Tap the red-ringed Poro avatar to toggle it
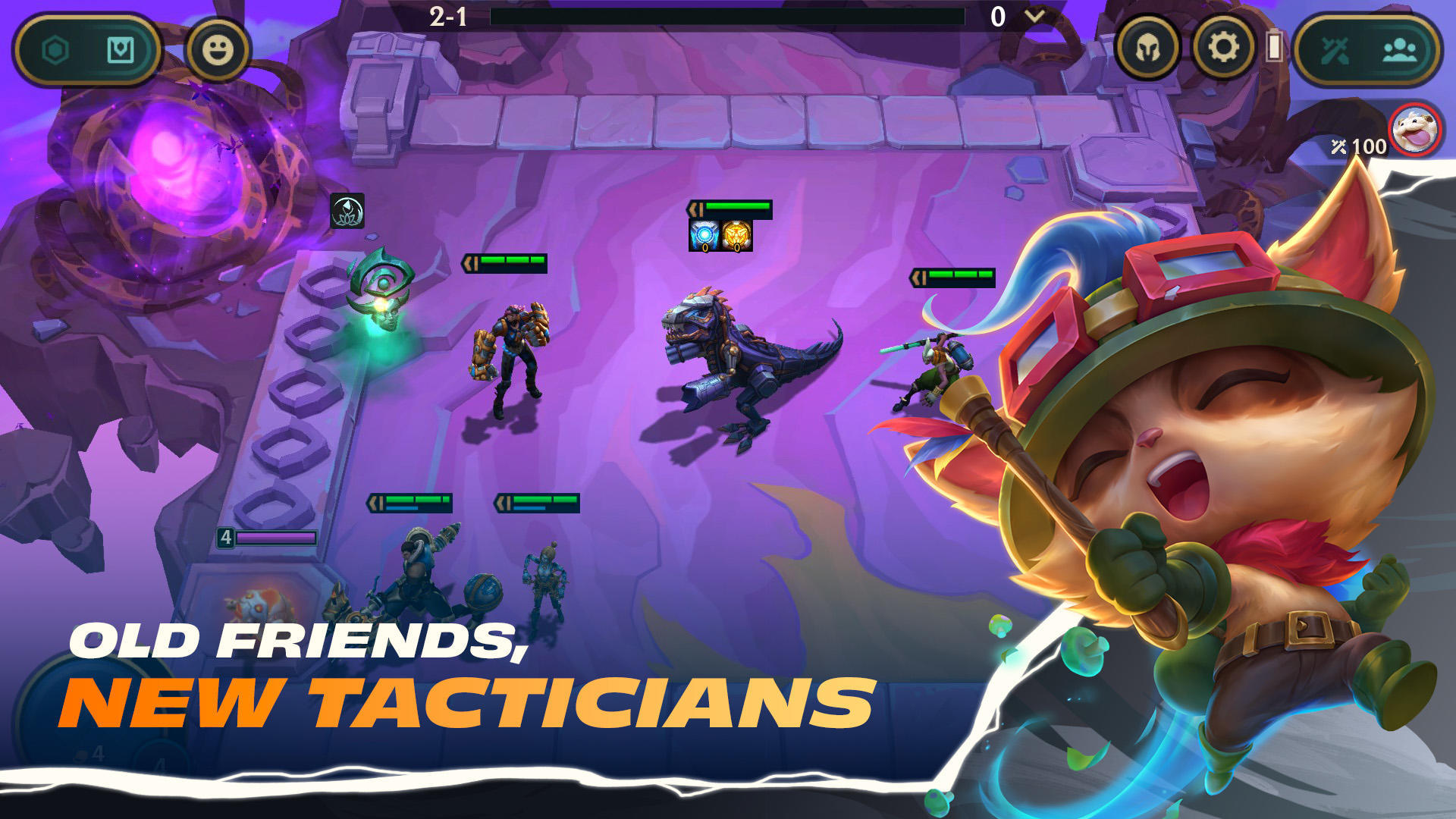Viewport: 1456px width, 819px height. [x=1414, y=130]
